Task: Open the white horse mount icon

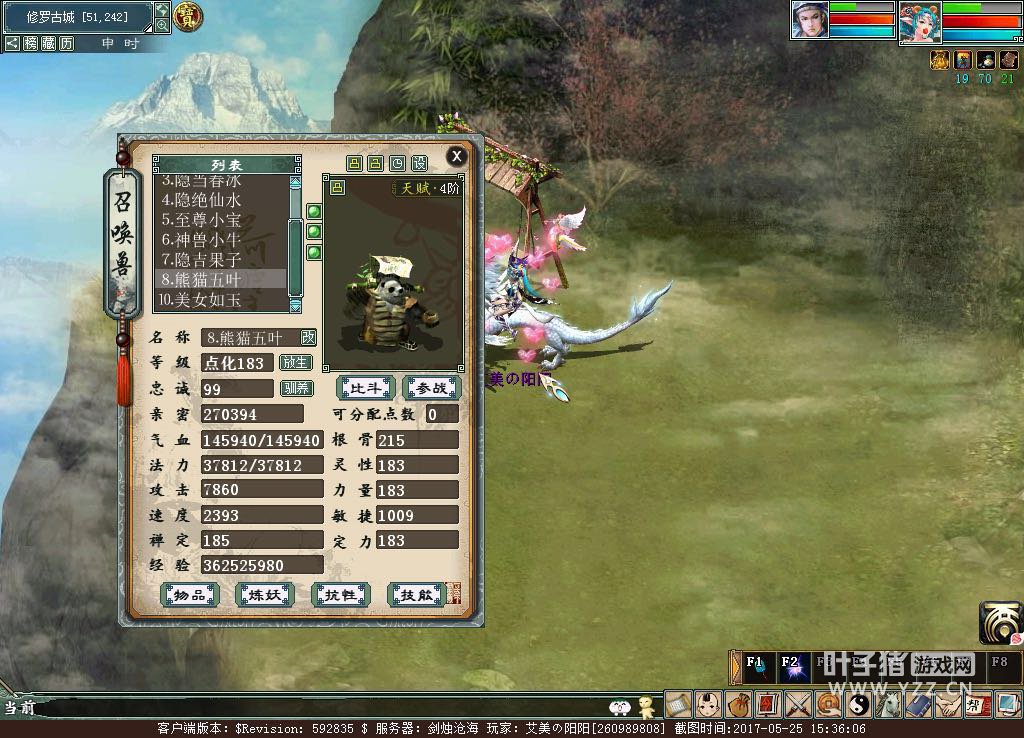Action: point(888,705)
